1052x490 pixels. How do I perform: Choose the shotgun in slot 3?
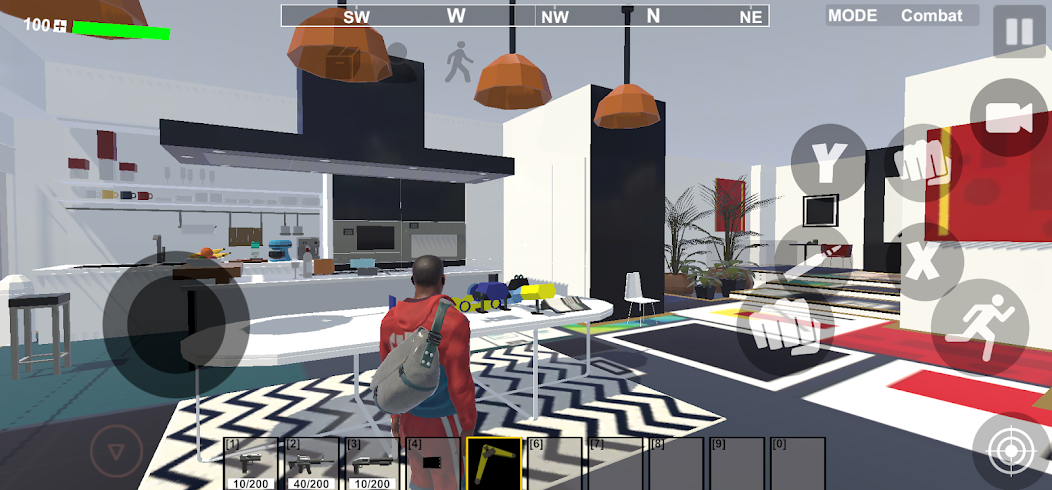pos(372,463)
